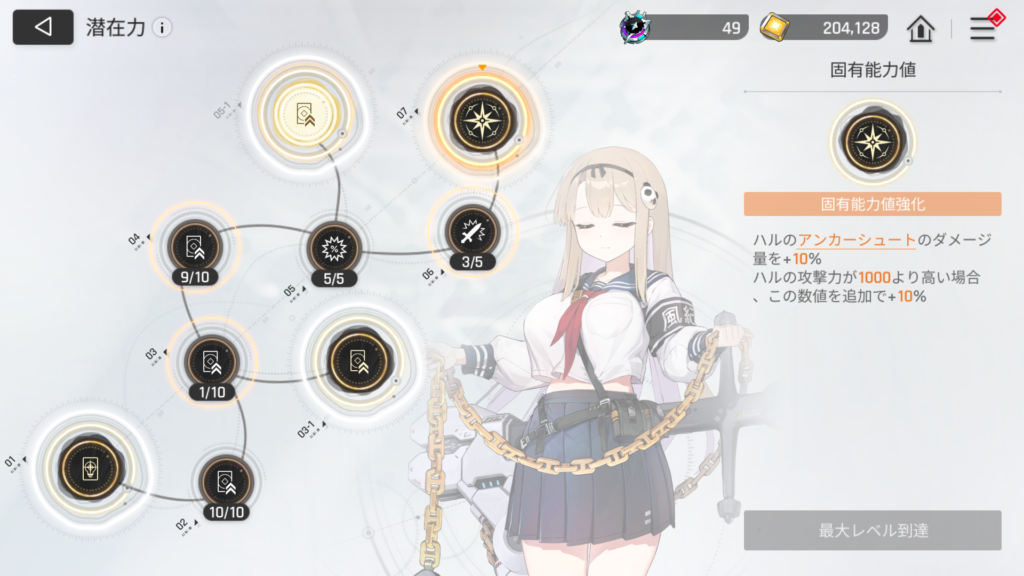Return to the home screen
The height and width of the screenshot is (576, 1024).
pyautogui.click(x=920, y=29)
